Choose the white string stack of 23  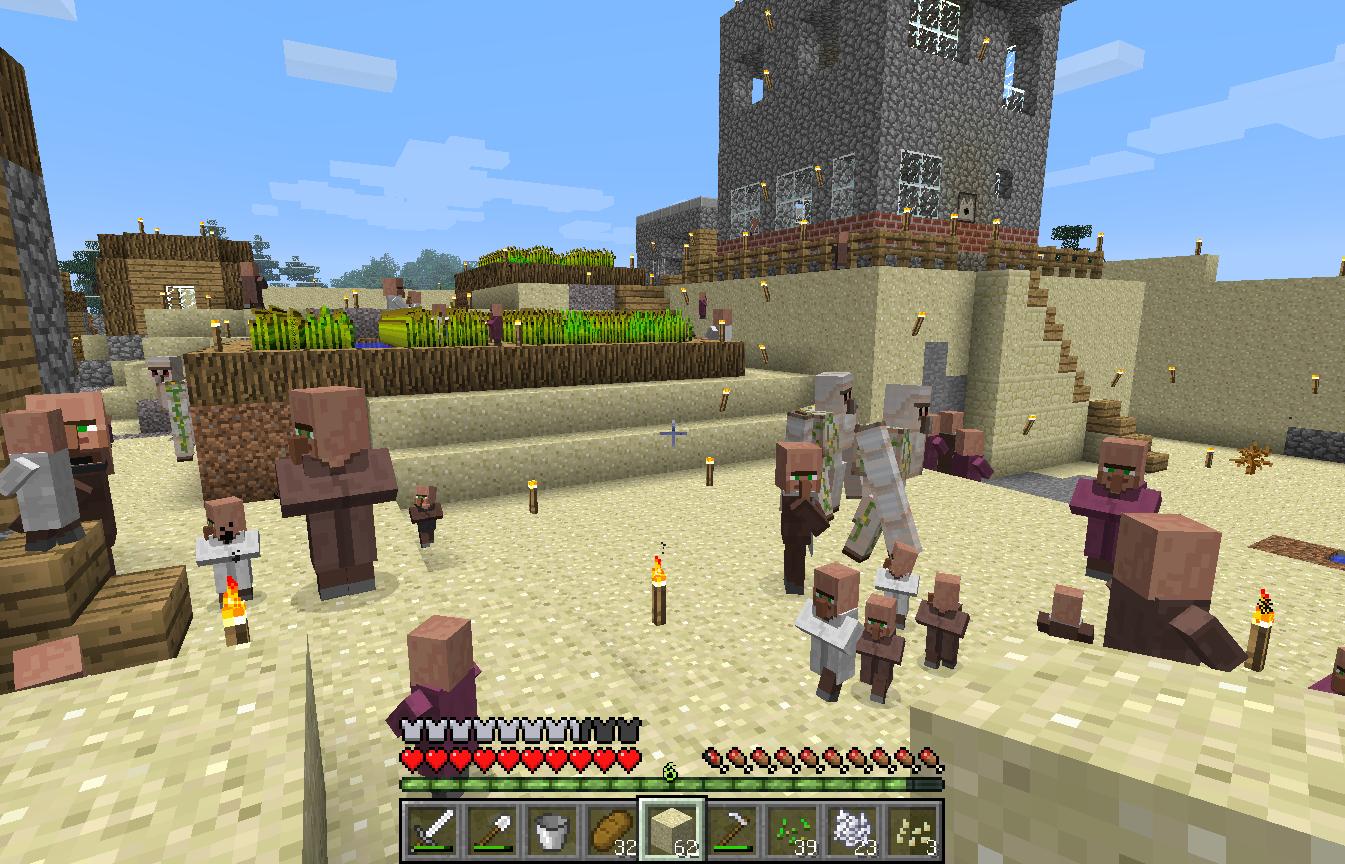click(852, 829)
